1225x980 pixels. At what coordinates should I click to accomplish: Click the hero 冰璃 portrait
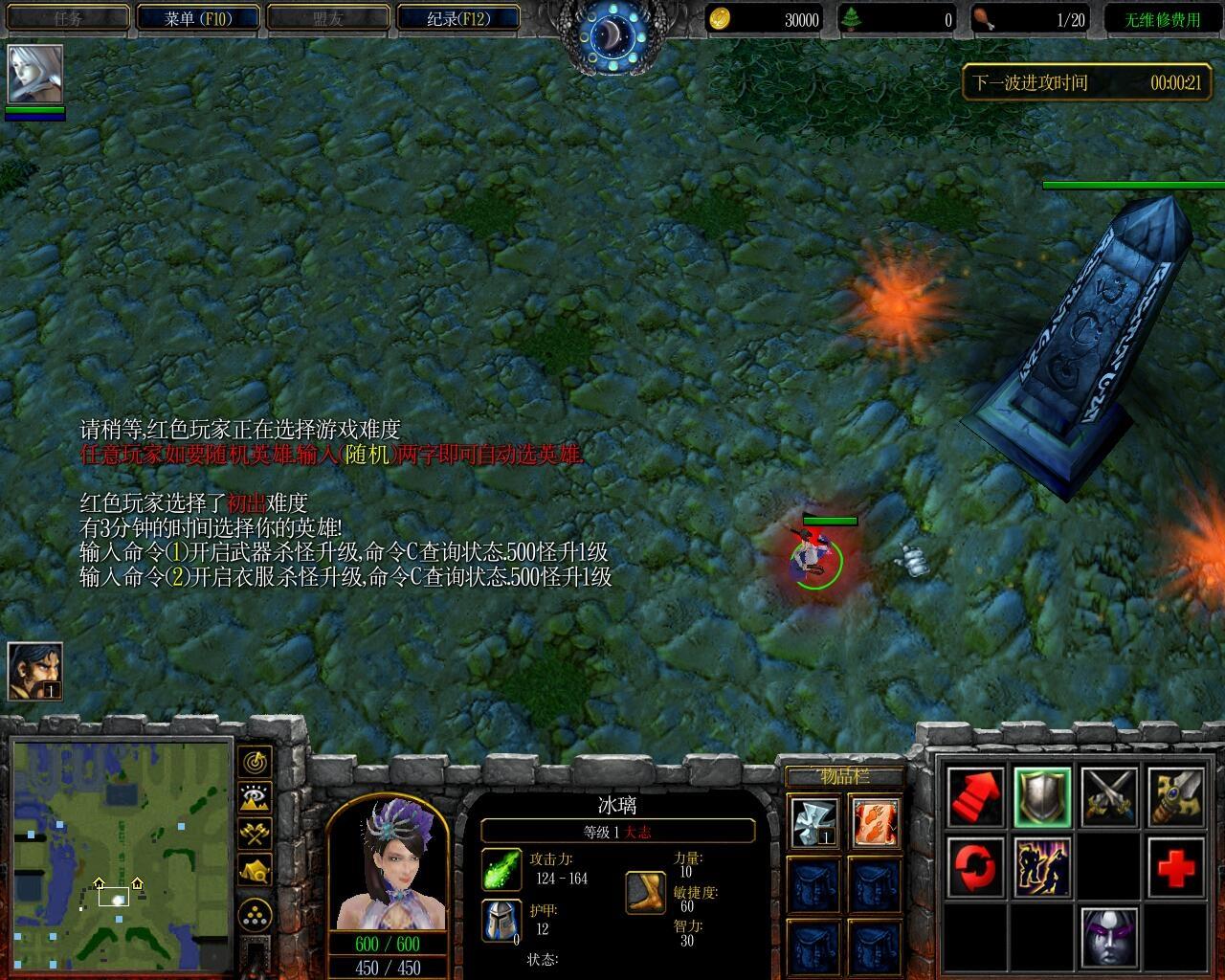click(x=387, y=864)
